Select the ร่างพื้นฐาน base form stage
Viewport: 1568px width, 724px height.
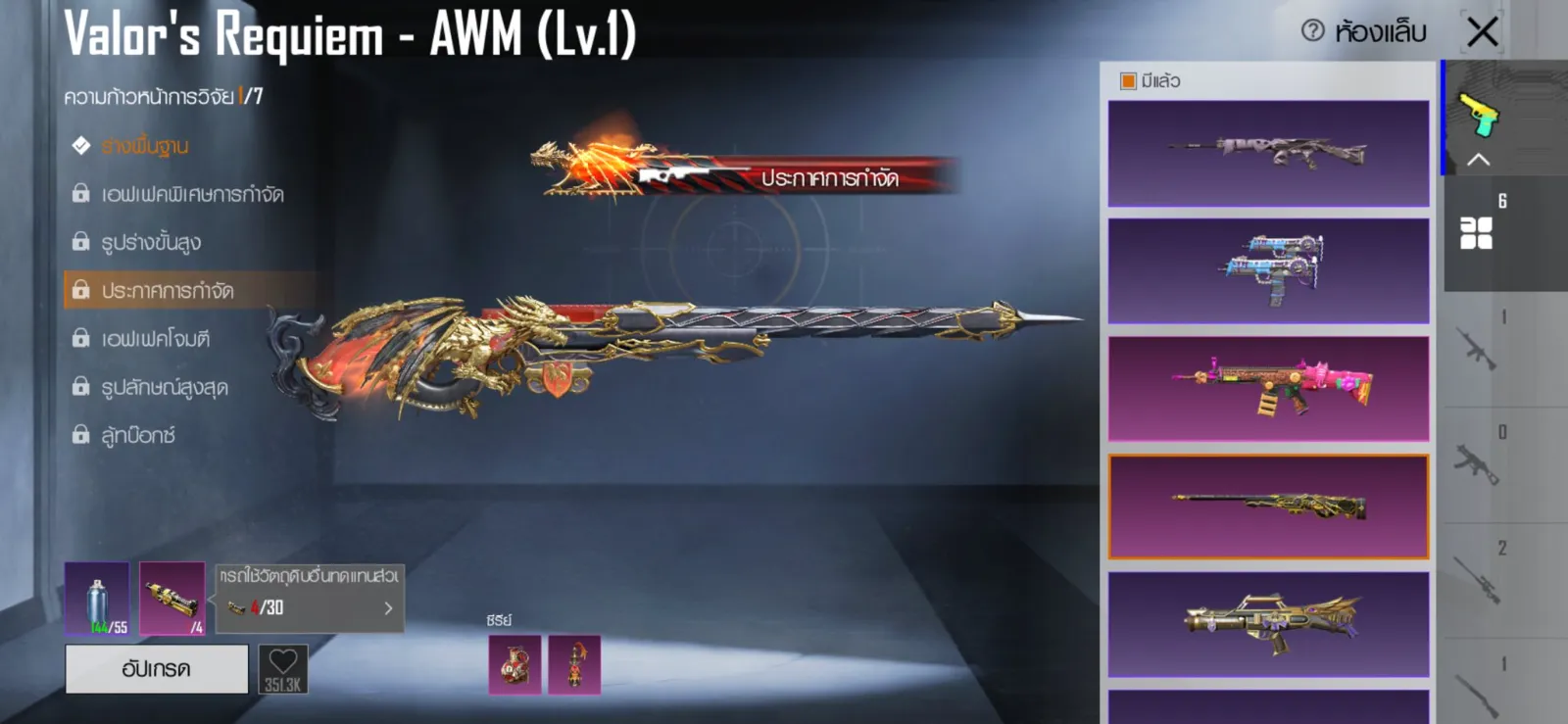[145, 146]
